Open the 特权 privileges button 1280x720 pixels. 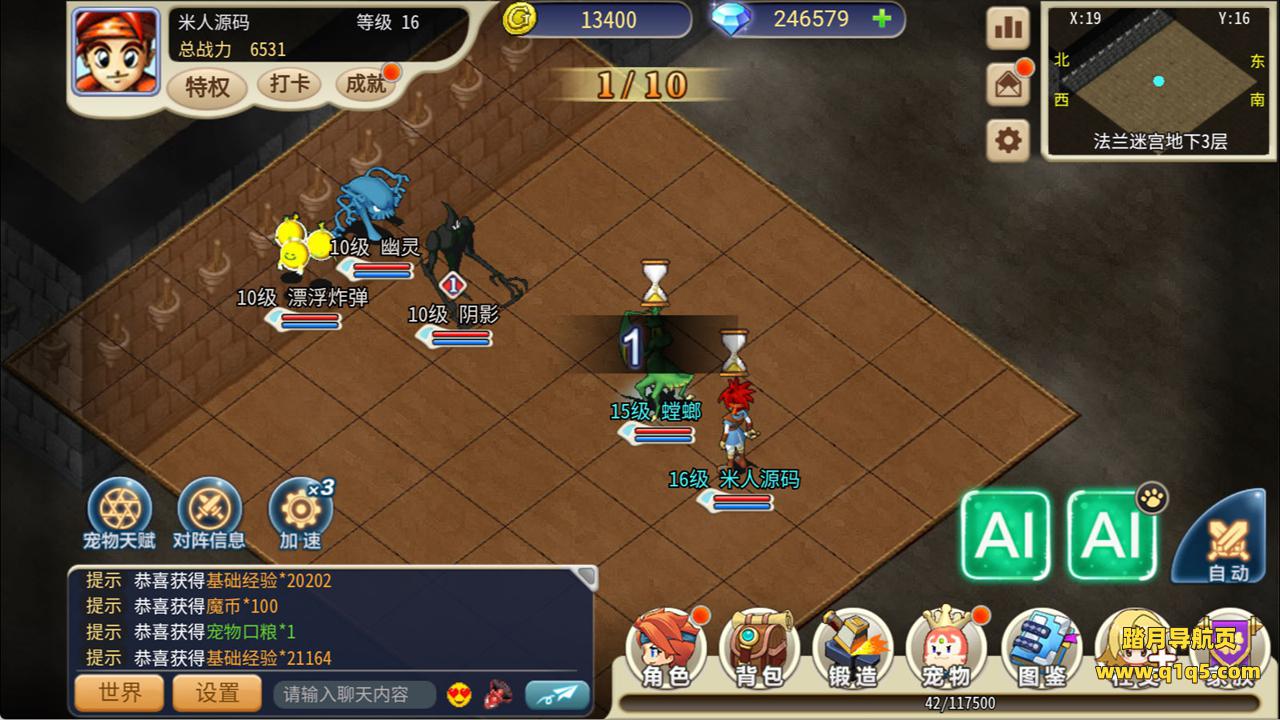207,87
